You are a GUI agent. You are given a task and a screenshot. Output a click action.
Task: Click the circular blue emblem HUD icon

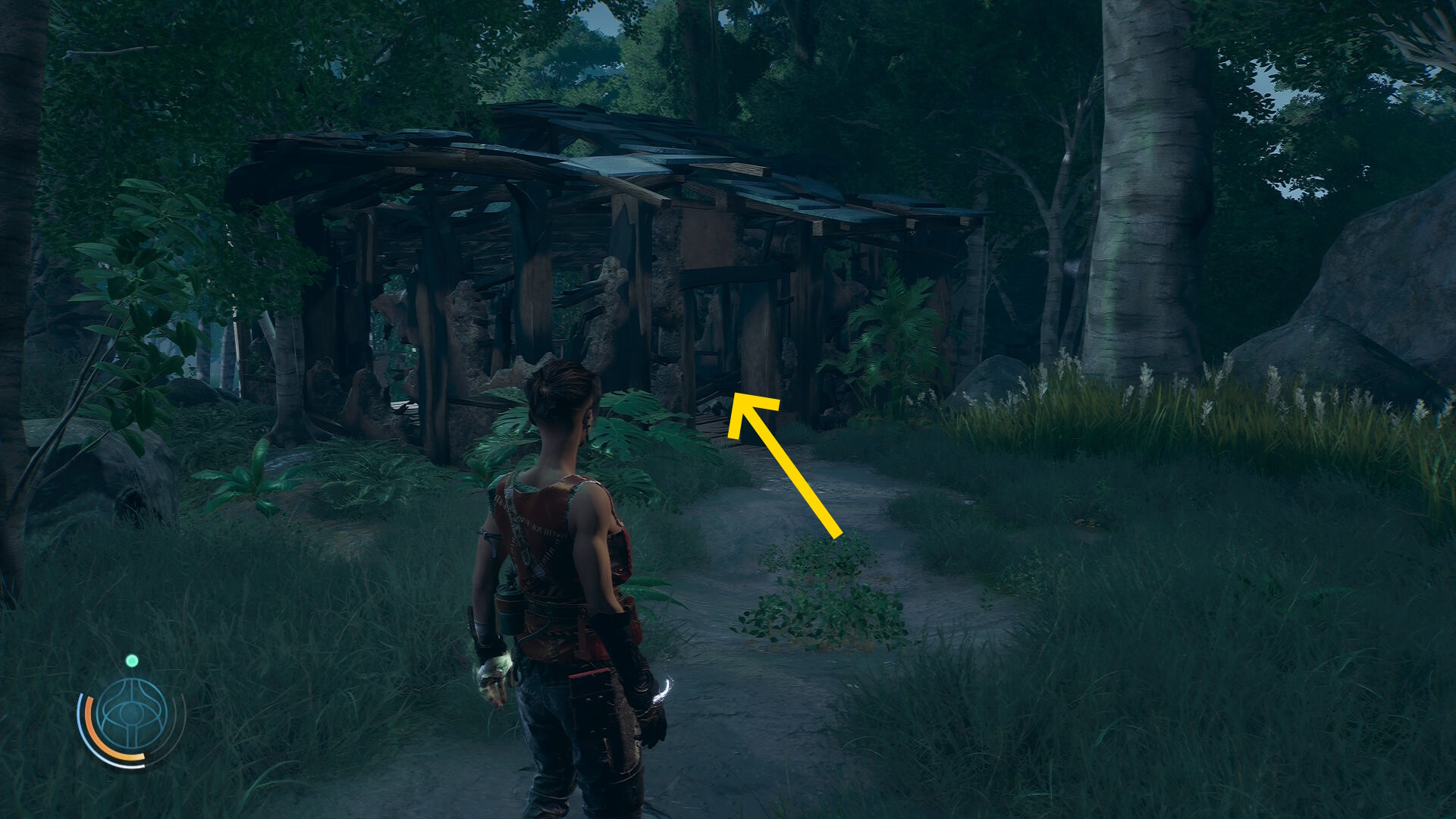tap(132, 717)
